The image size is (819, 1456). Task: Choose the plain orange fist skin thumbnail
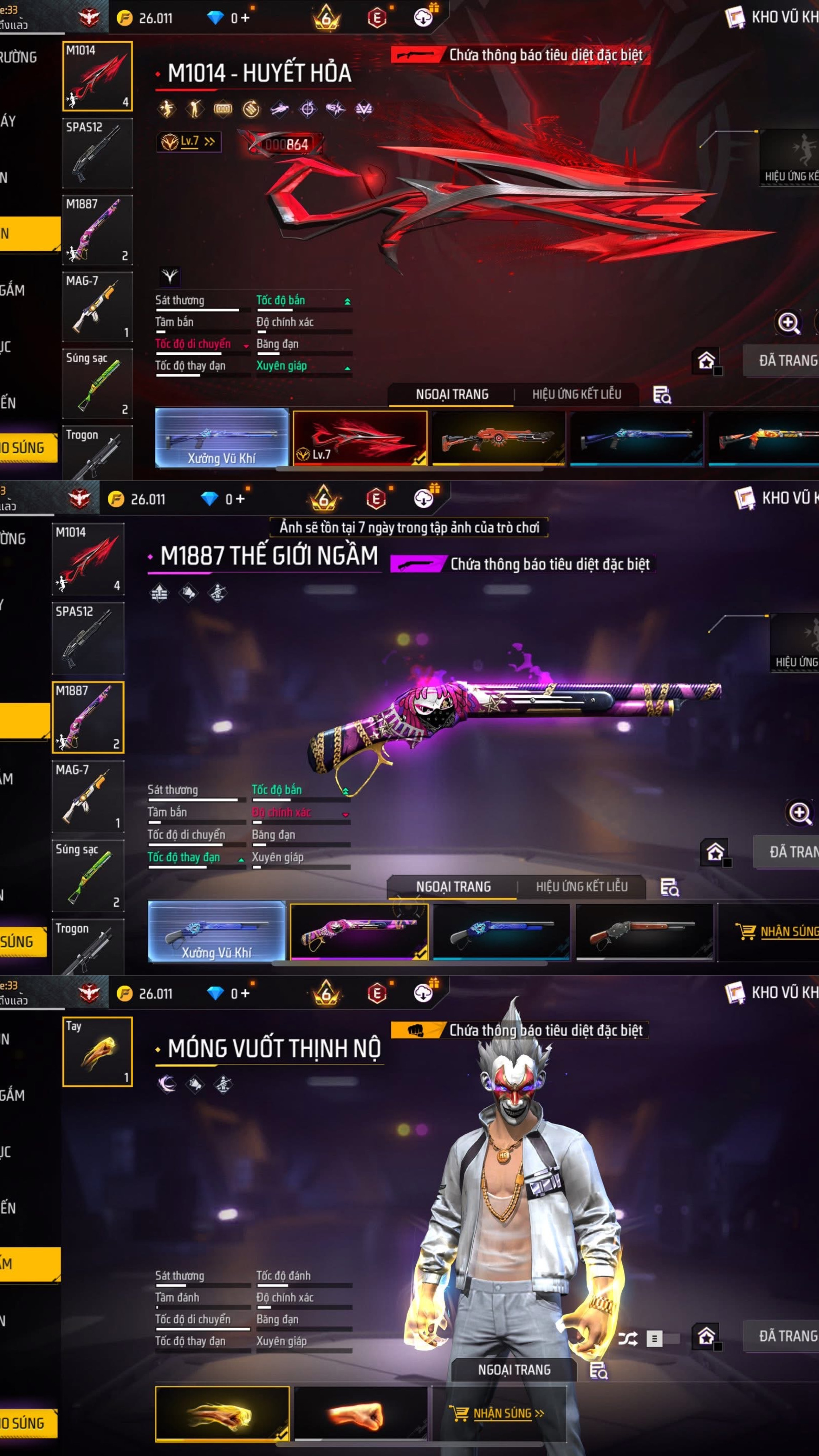pyautogui.click(x=360, y=1413)
